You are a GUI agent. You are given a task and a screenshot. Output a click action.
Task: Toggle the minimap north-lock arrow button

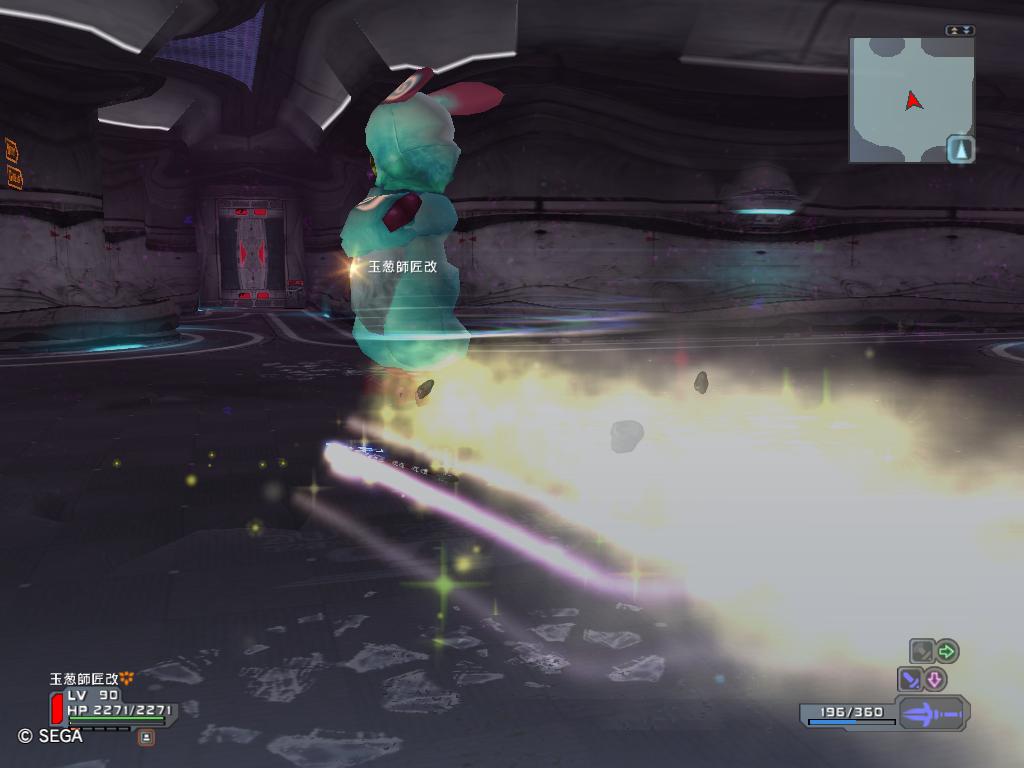(x=960, y=150)
